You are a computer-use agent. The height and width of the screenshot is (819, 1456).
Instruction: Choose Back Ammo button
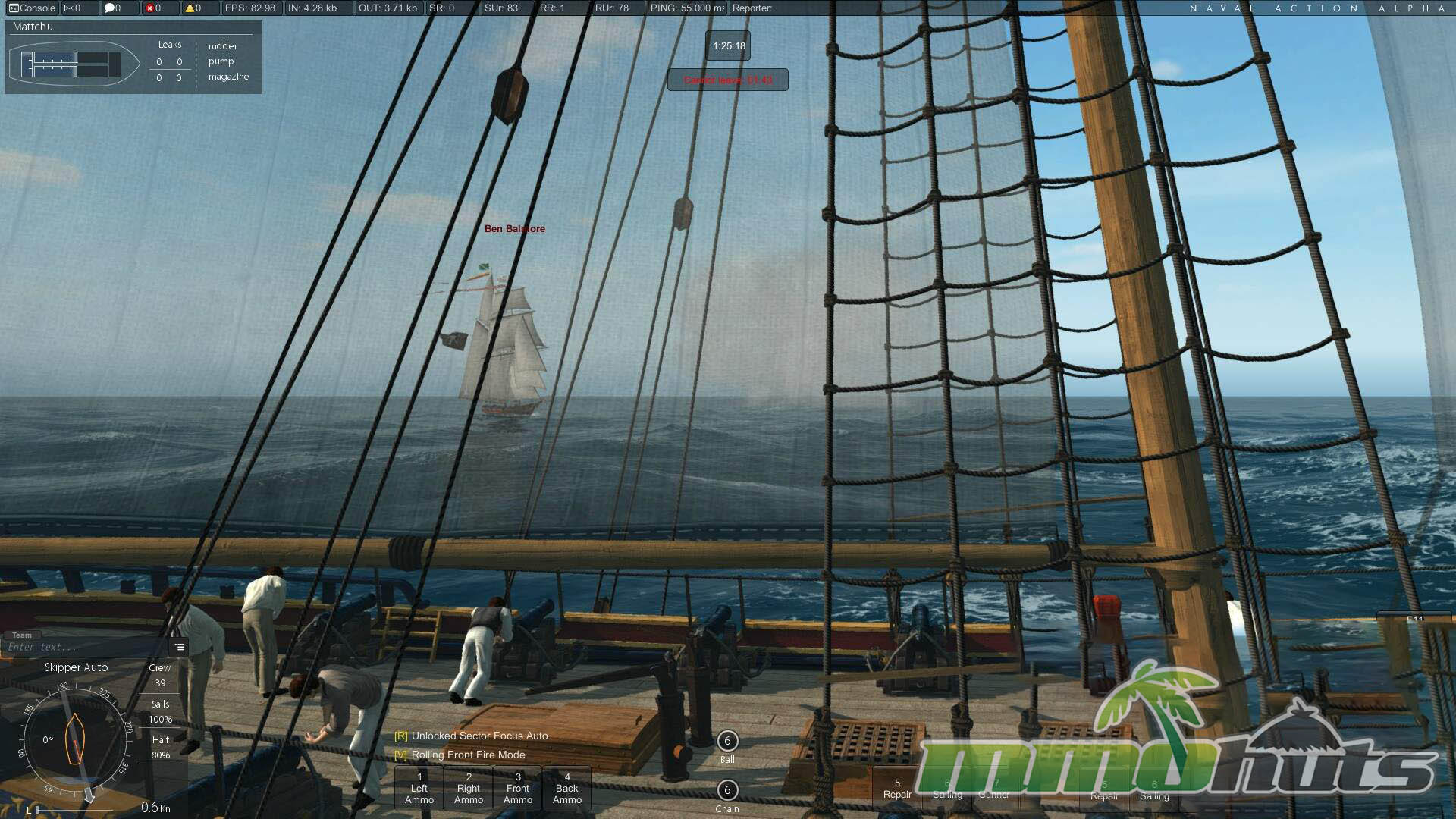pos(567,789)
